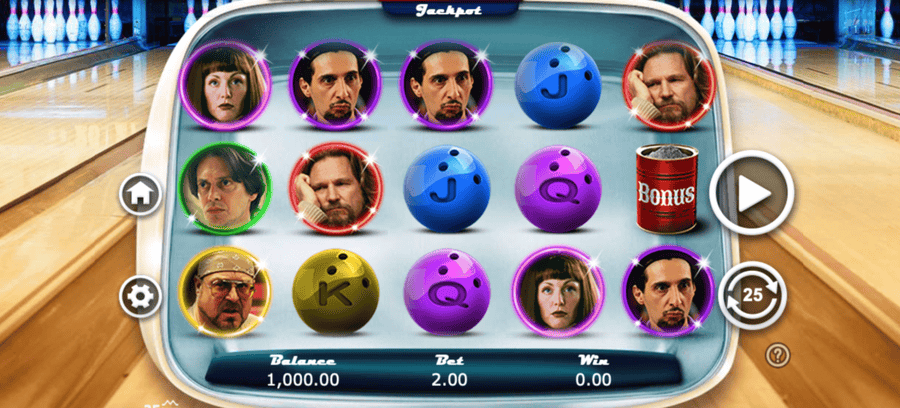900x408 pixels.
Task: Spin the reels with the play button
Action: pyautogui.click(x=752, y=192)
